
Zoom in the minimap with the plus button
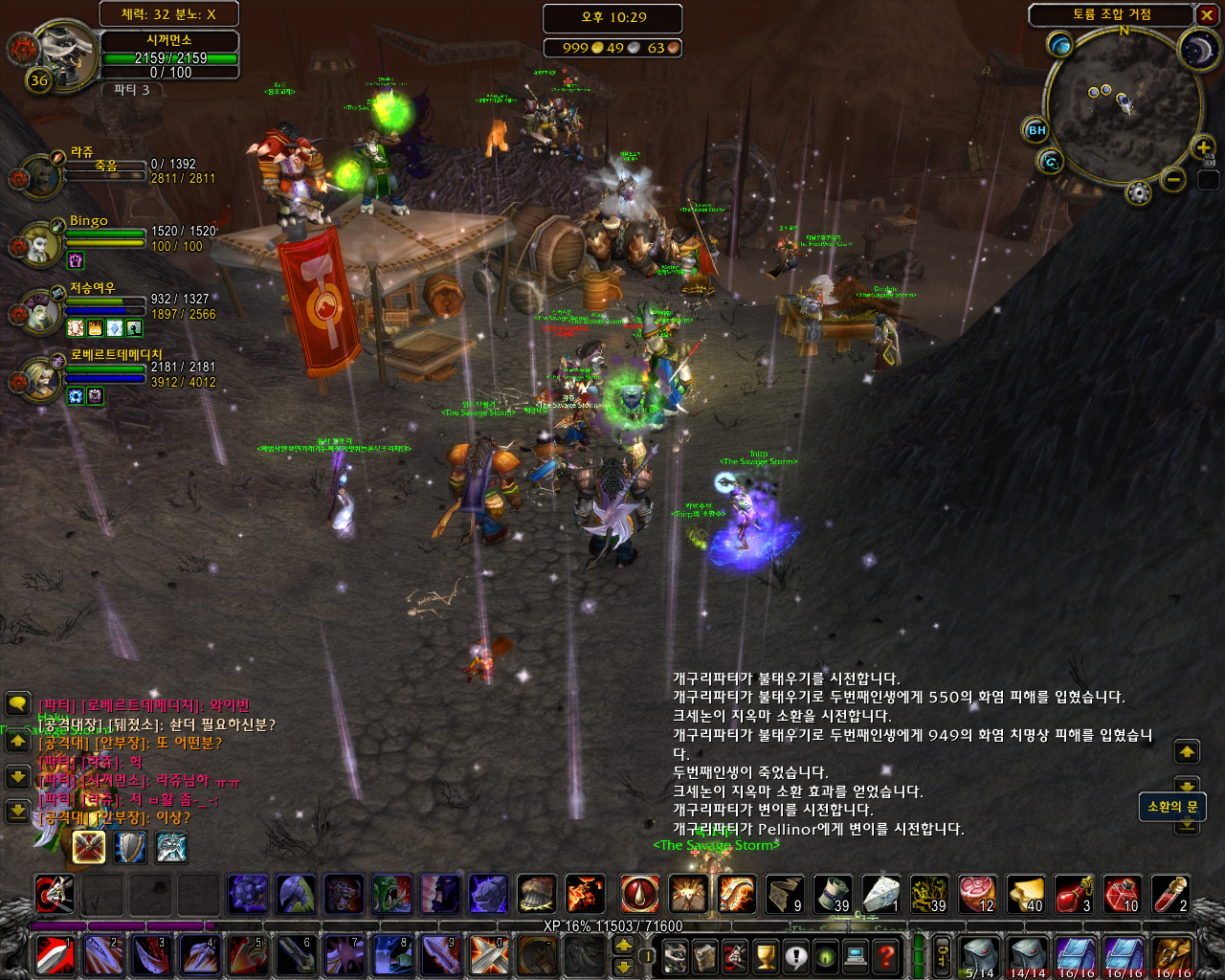[x=1202, y=147]
